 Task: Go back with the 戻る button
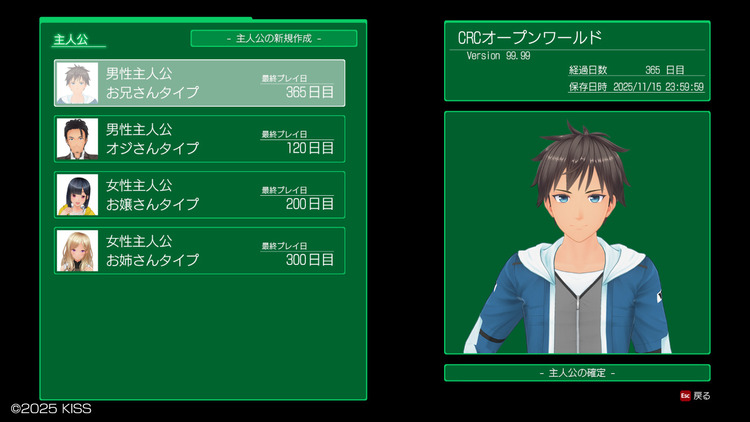pyautogui.click(x=695, y=396)
